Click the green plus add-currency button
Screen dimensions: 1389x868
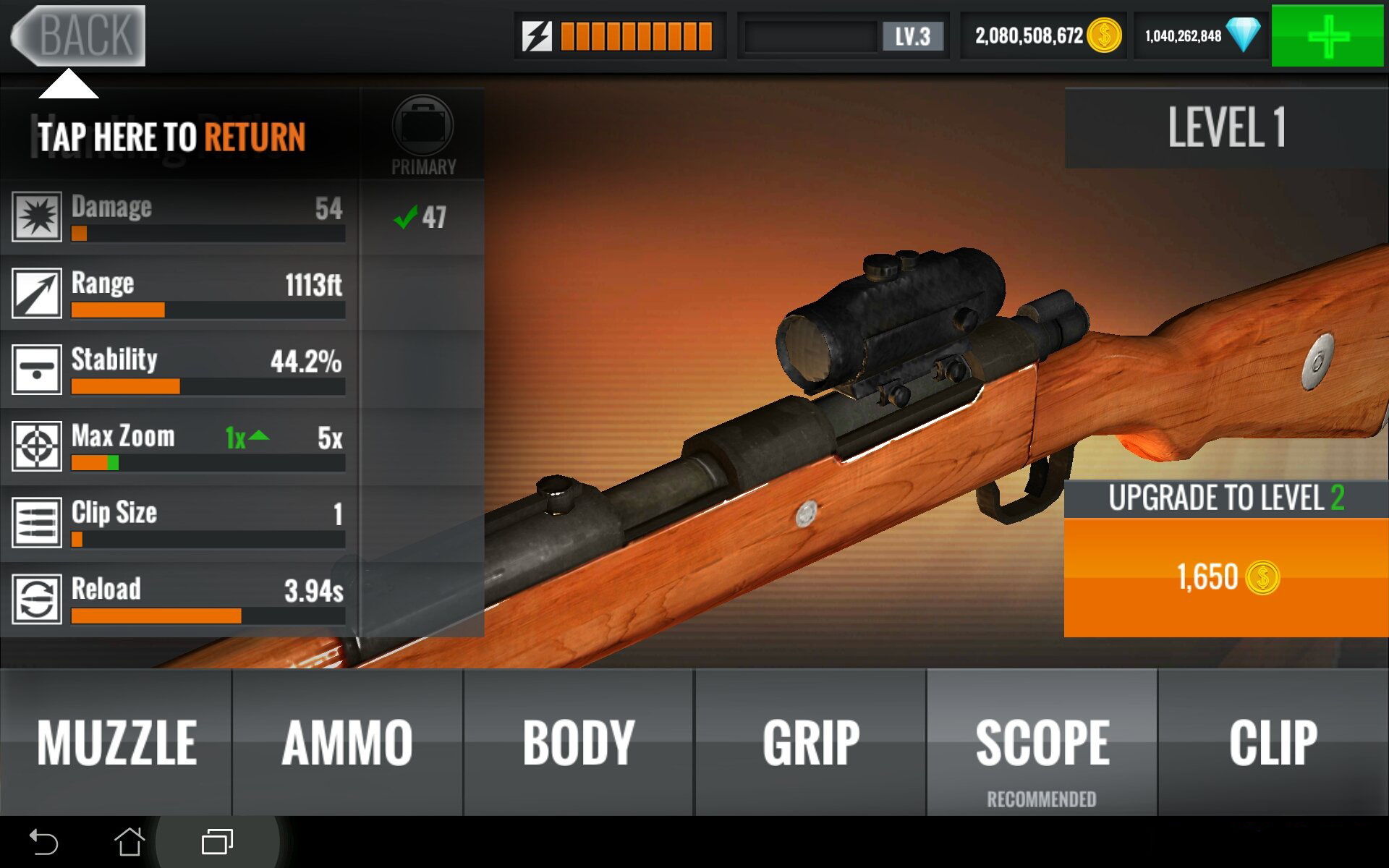[x=1328, y=35]
